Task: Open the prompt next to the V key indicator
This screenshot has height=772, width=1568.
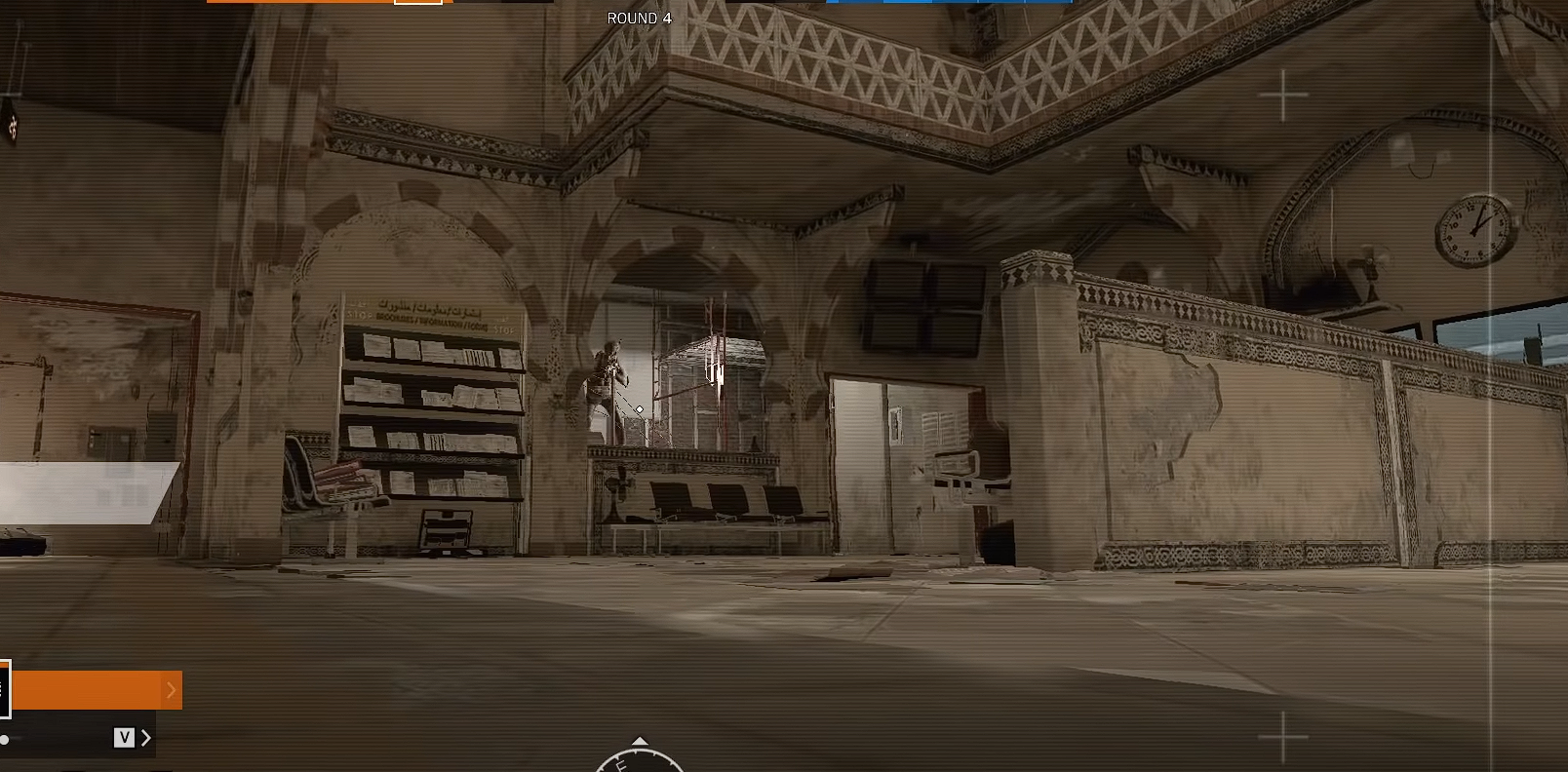Action: [x=146, y=738]
